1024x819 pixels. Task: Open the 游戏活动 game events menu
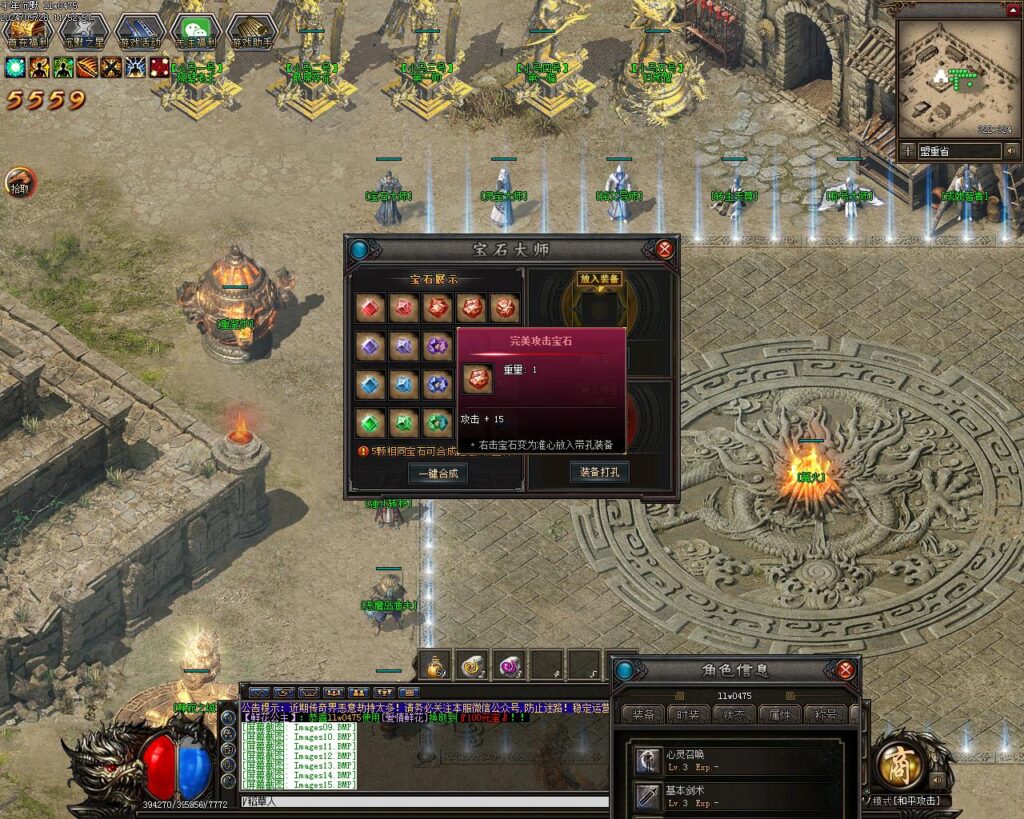(139, 32)
